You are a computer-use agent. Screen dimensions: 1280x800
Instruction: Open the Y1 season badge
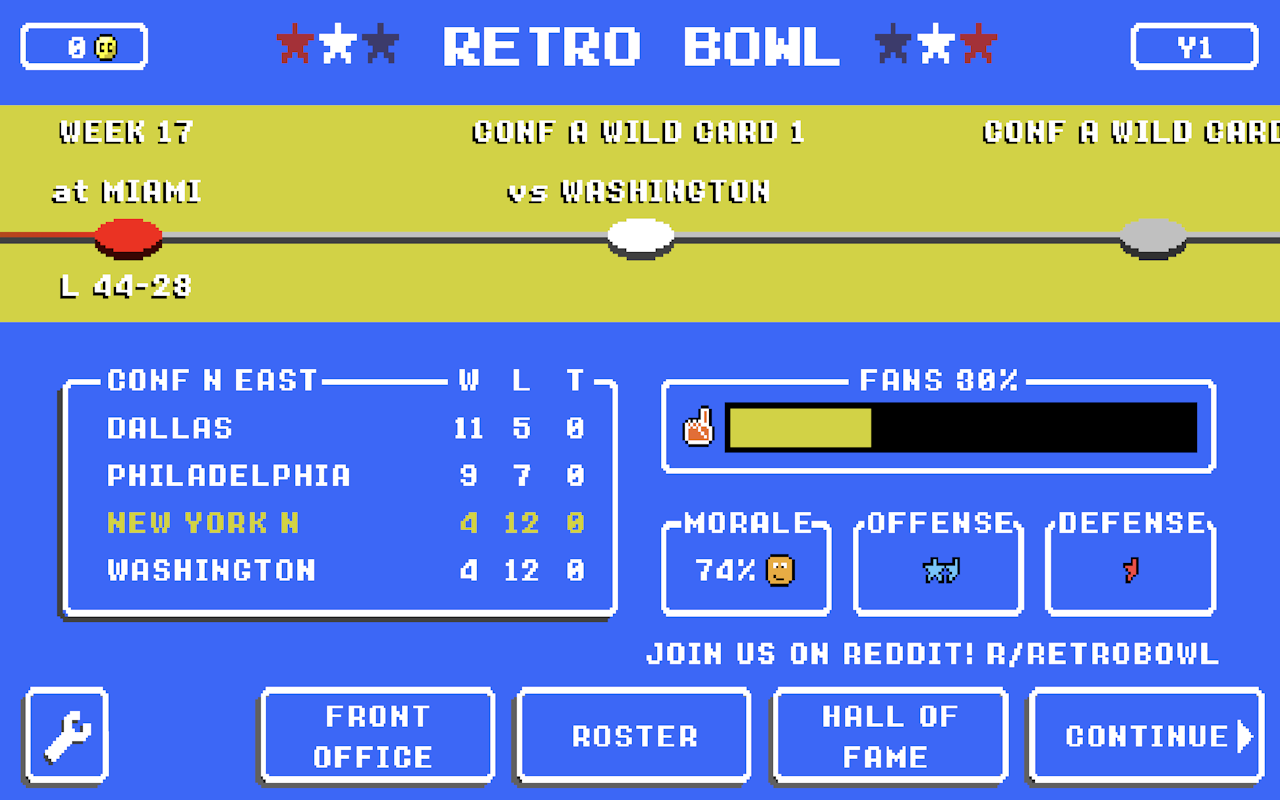[1194, 44]
